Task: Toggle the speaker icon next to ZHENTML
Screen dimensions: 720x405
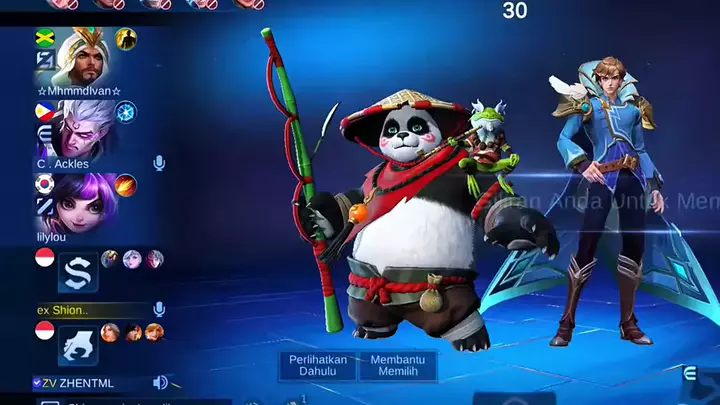Action: (160, 382)
